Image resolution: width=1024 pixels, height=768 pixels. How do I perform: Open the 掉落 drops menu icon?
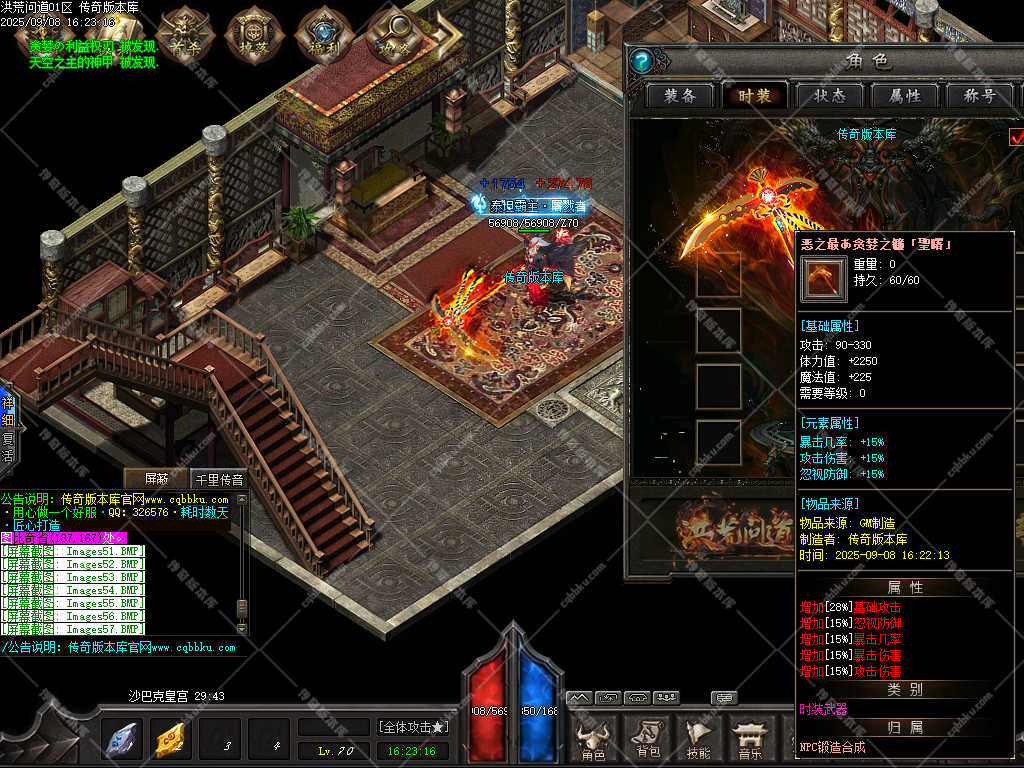pos(251,36)
